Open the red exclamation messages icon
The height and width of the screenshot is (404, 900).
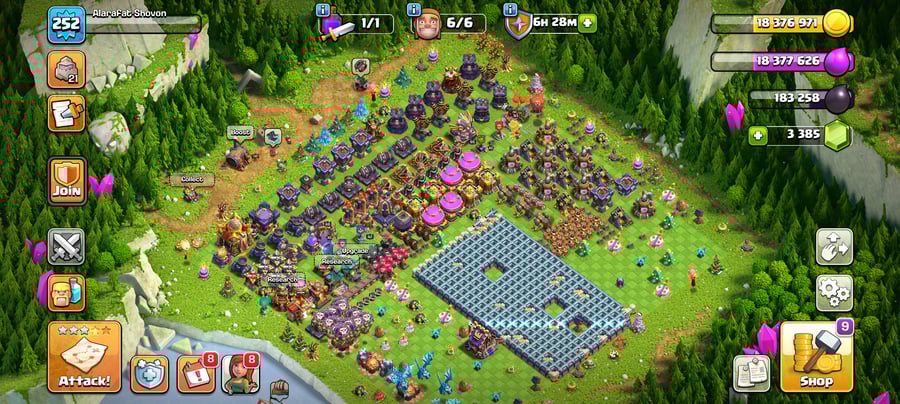tap(195, 373)
